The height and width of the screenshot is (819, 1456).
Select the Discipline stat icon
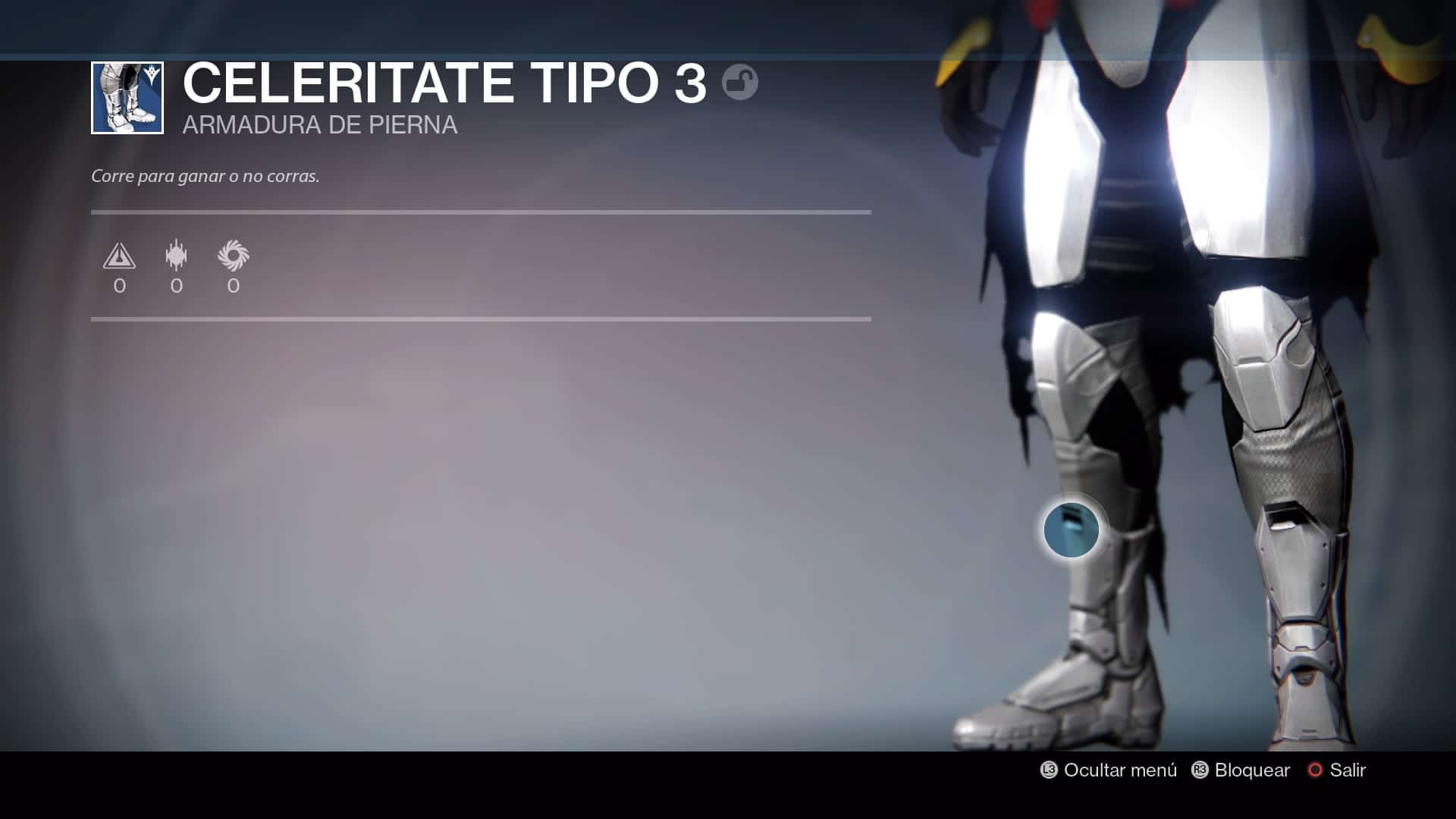[x=176, y=256]
